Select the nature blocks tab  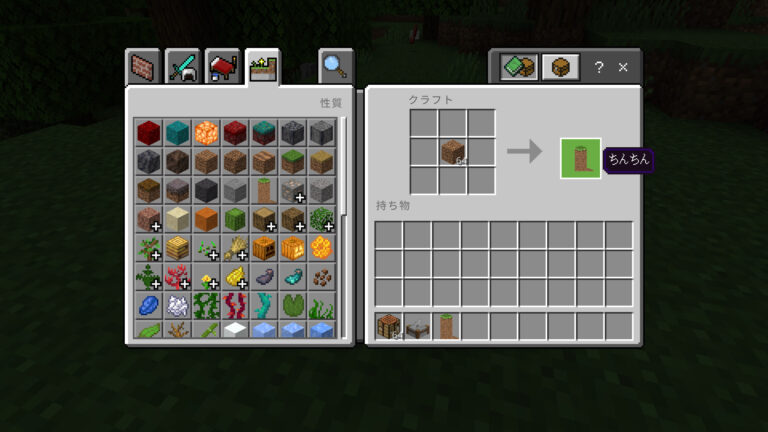tap(263, 67)
